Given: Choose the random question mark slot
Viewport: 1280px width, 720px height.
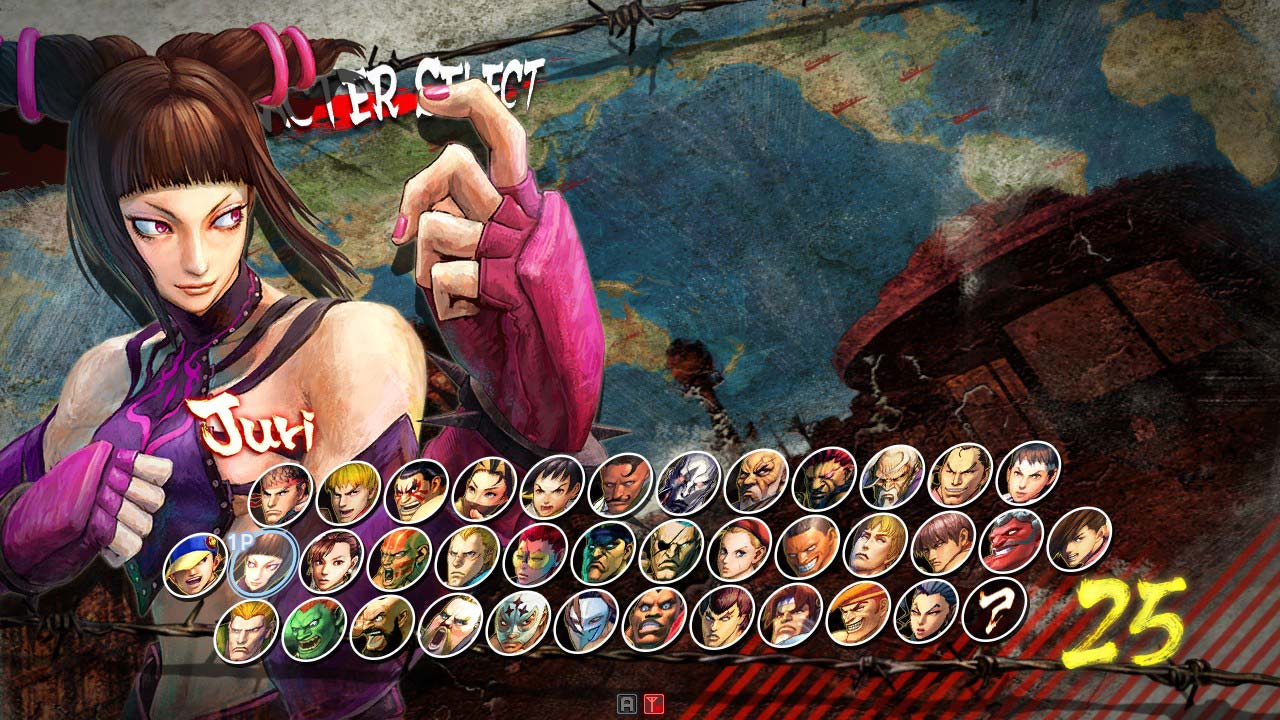Looking at the screenshot, I should point(994,608).
